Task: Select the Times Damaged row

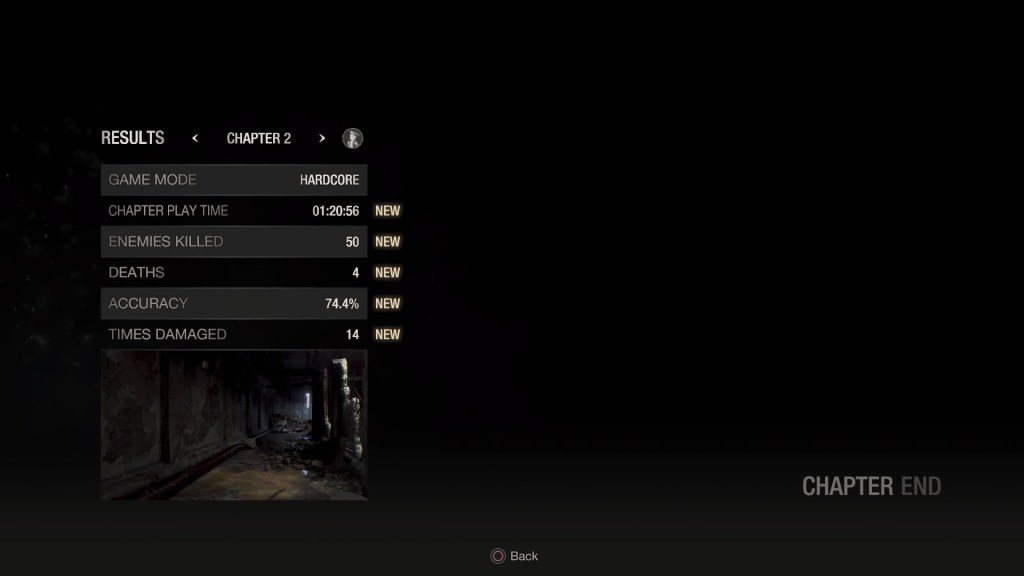Action: (234, 335)
